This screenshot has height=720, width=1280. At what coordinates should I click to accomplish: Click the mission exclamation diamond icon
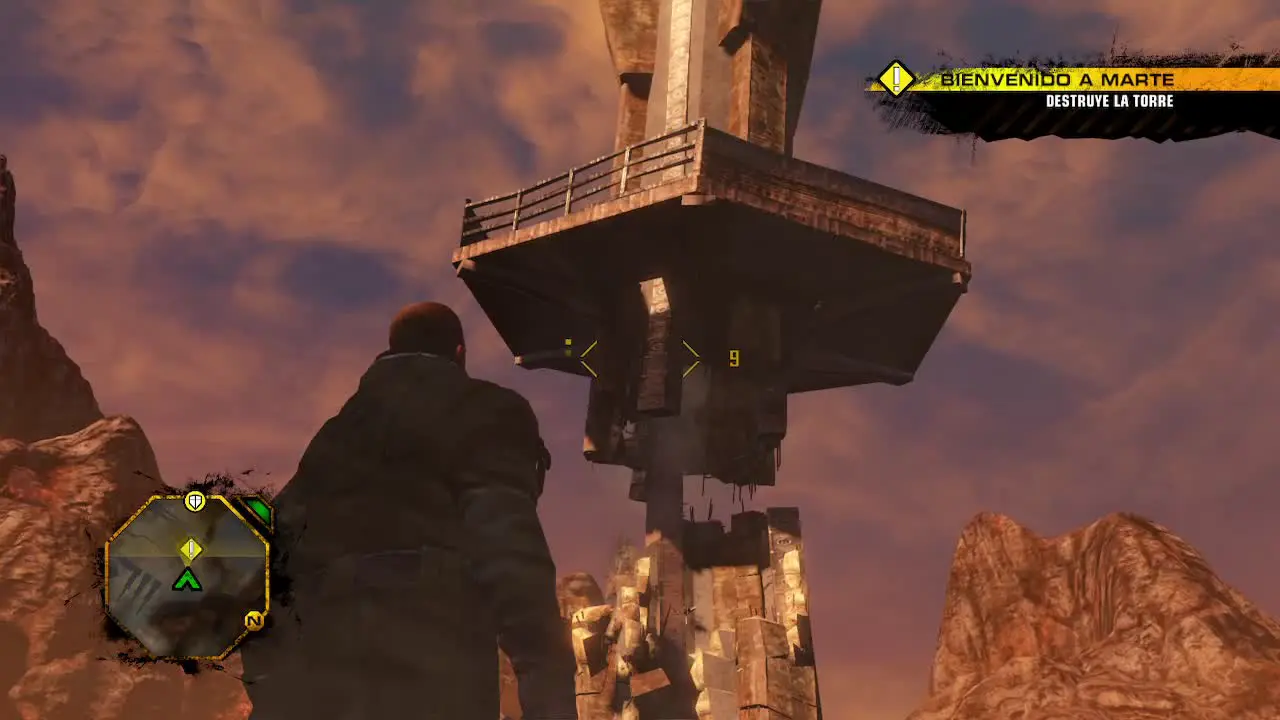(896, 78)
